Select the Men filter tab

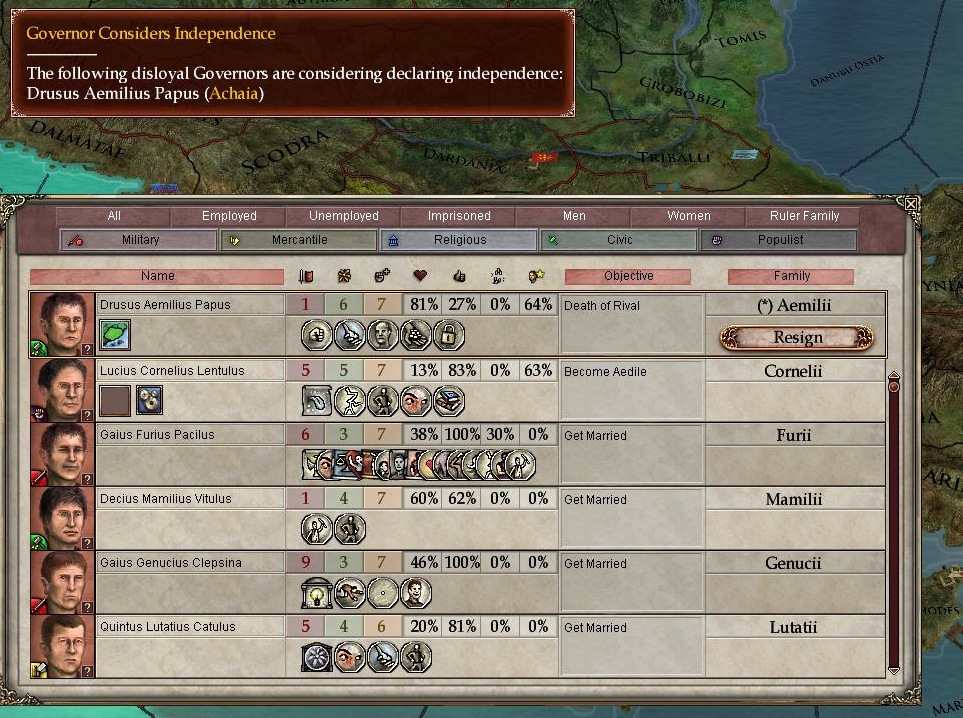(574, 216)
